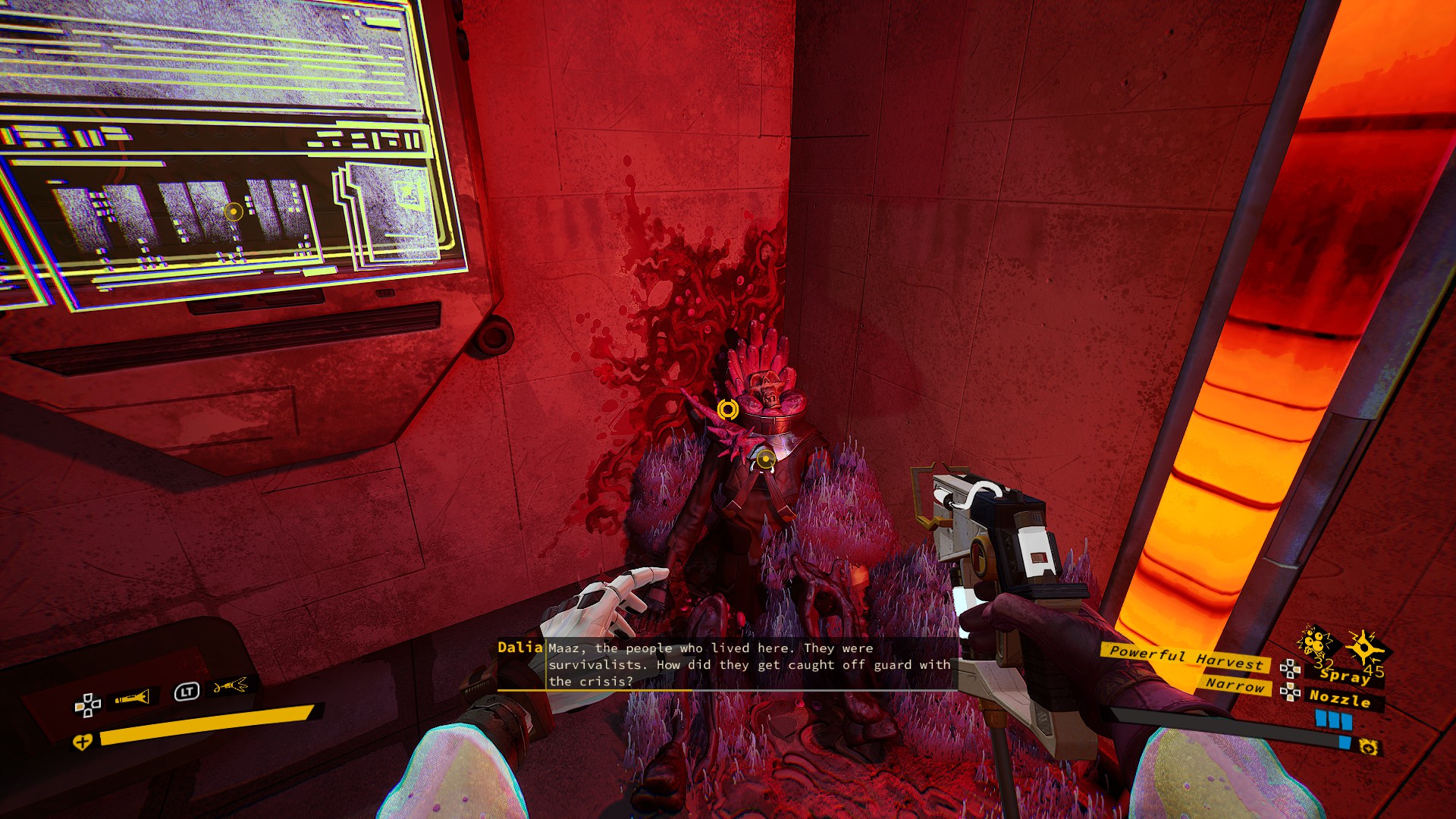Select the marker on the corpse's chest
This screenshot has width=1456, height=819.
(x=765, y=458)
